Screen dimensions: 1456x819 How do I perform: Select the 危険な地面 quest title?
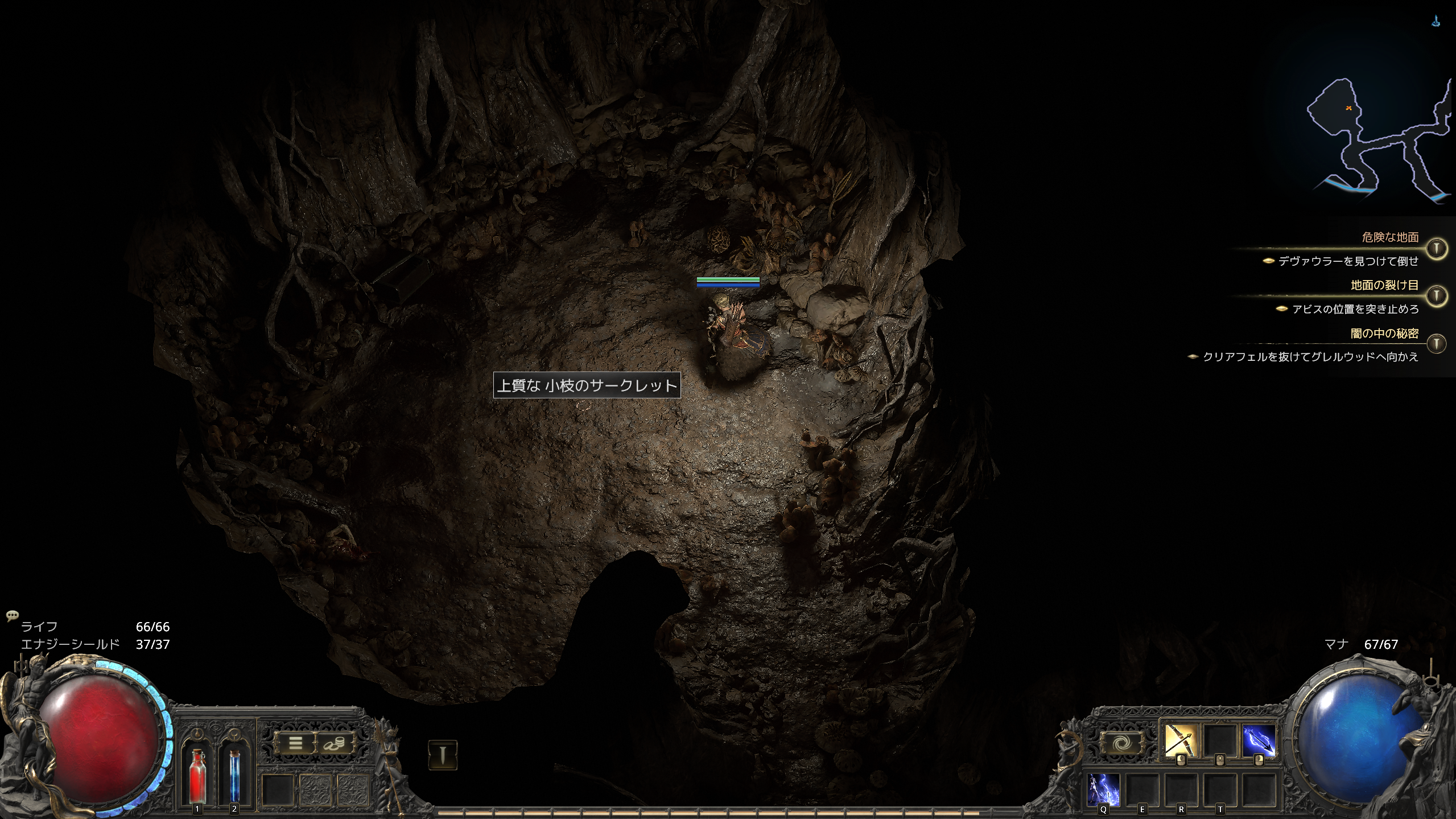click(1390, 237)
